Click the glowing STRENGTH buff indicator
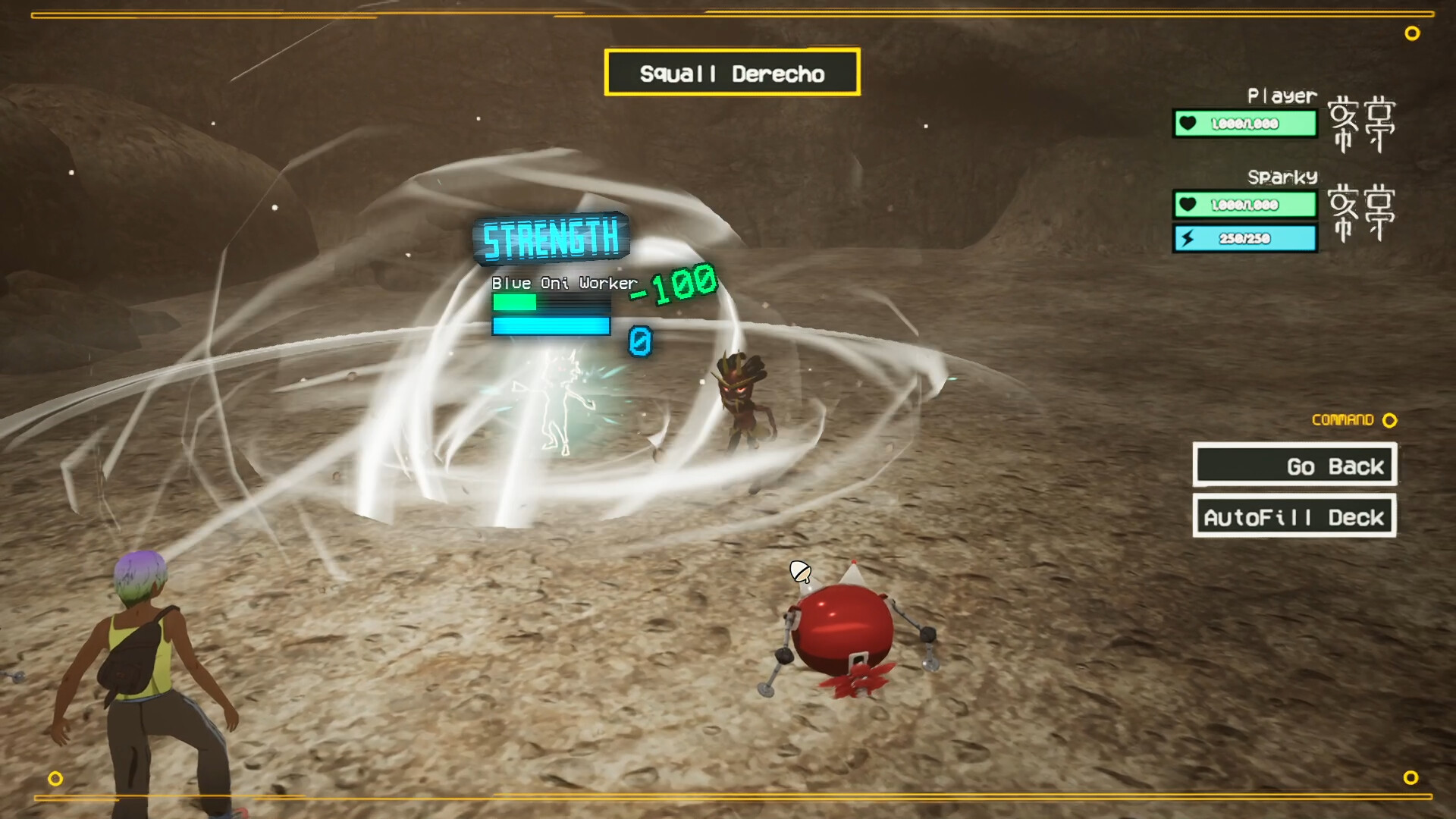1456x819 pixels. point(551,237)
